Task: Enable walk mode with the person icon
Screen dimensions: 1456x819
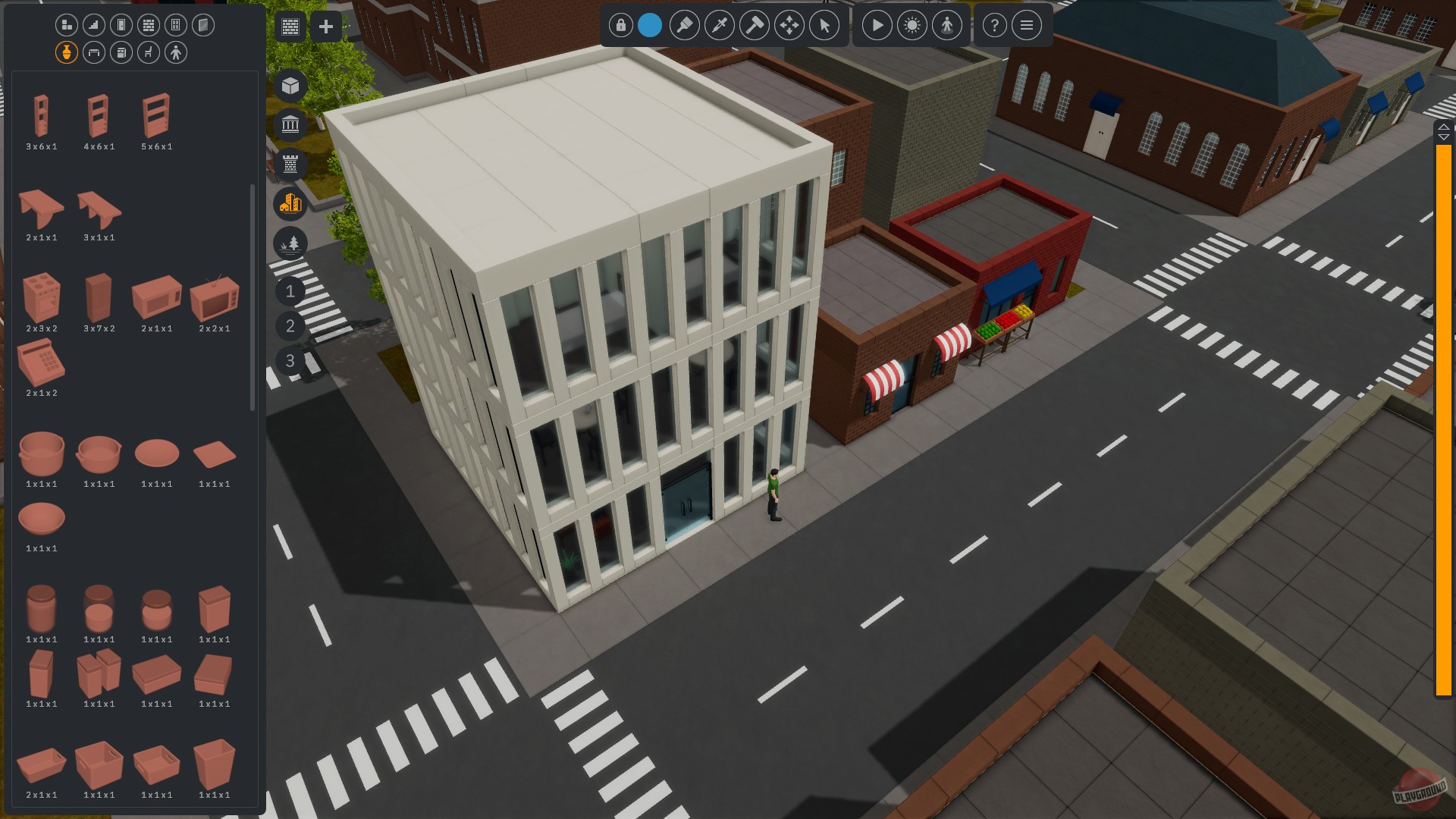Action: click(x=947, y=25)
